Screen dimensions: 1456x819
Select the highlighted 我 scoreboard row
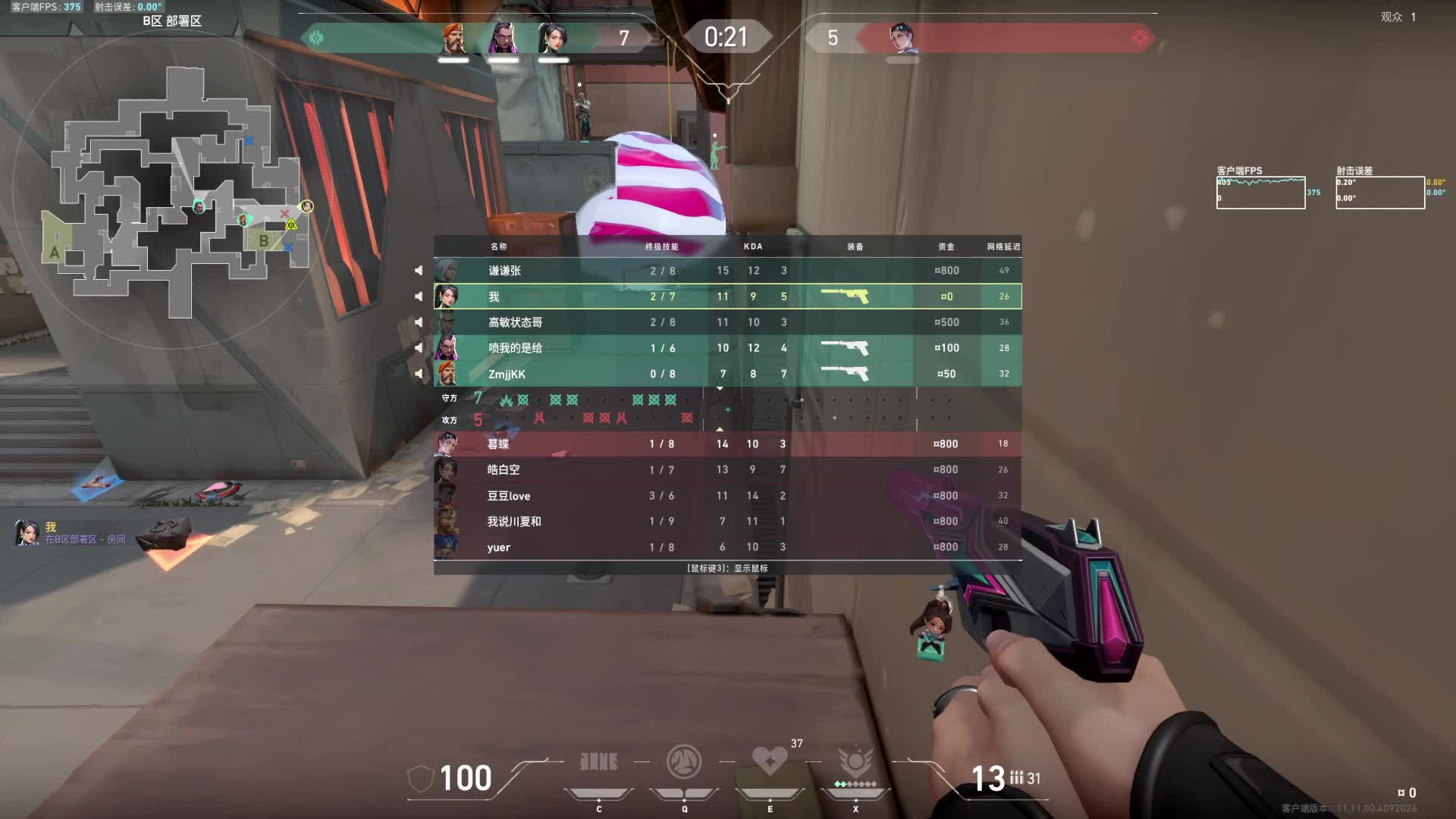727,297
